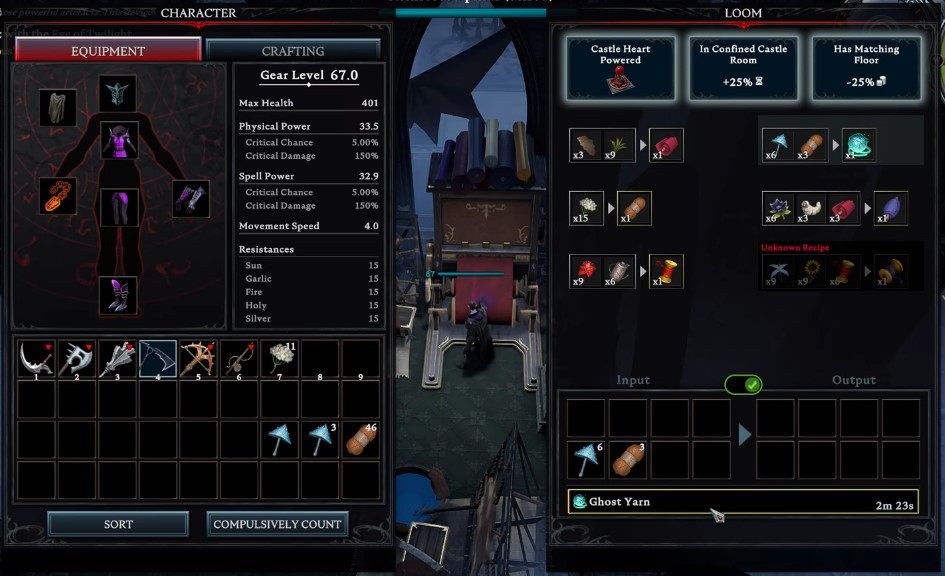945x576 pixels.
Task: Select the purple silk recipe output
Action: tap(891, 208)
